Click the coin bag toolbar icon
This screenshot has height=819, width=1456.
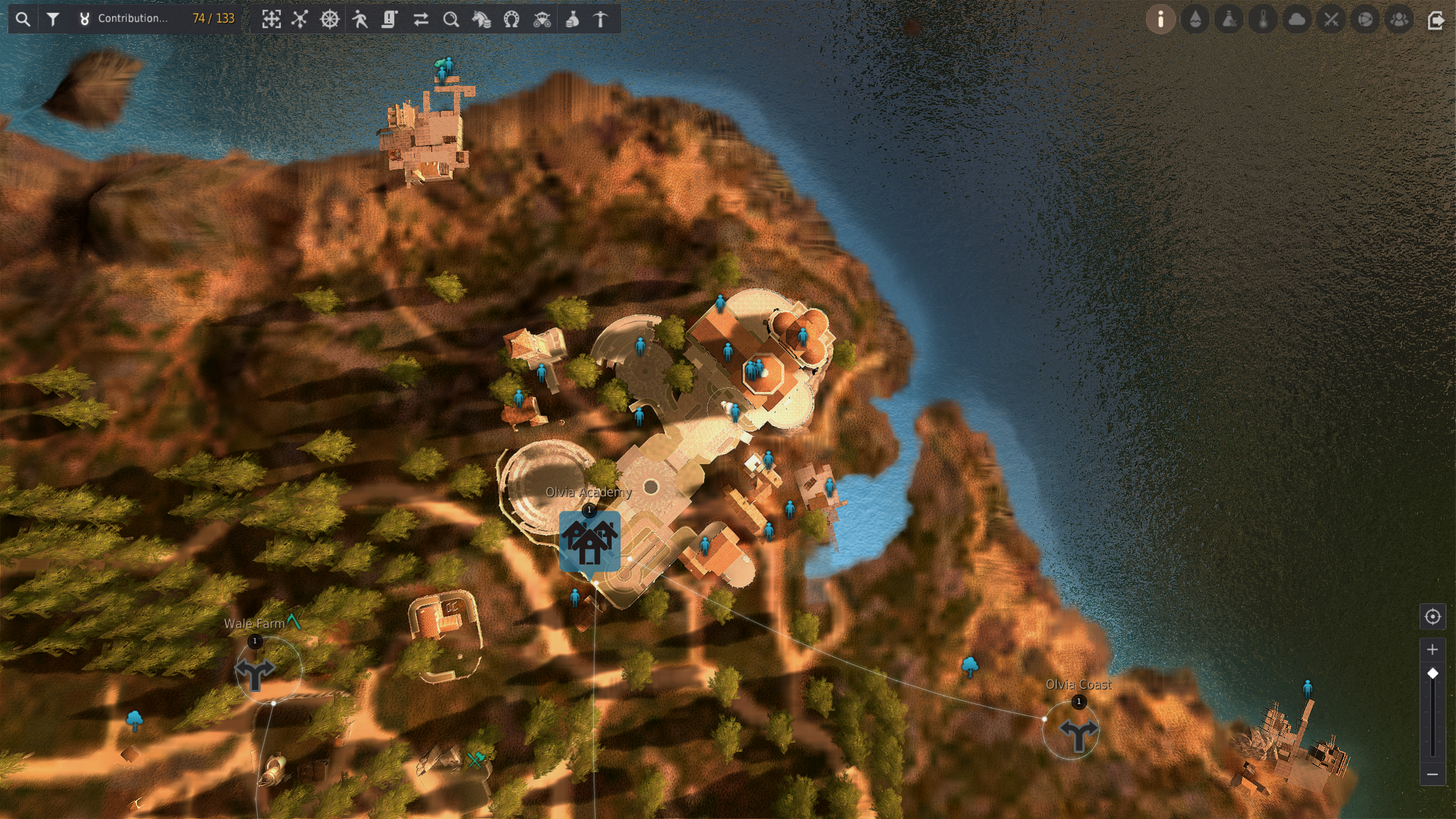coord(572,19)
